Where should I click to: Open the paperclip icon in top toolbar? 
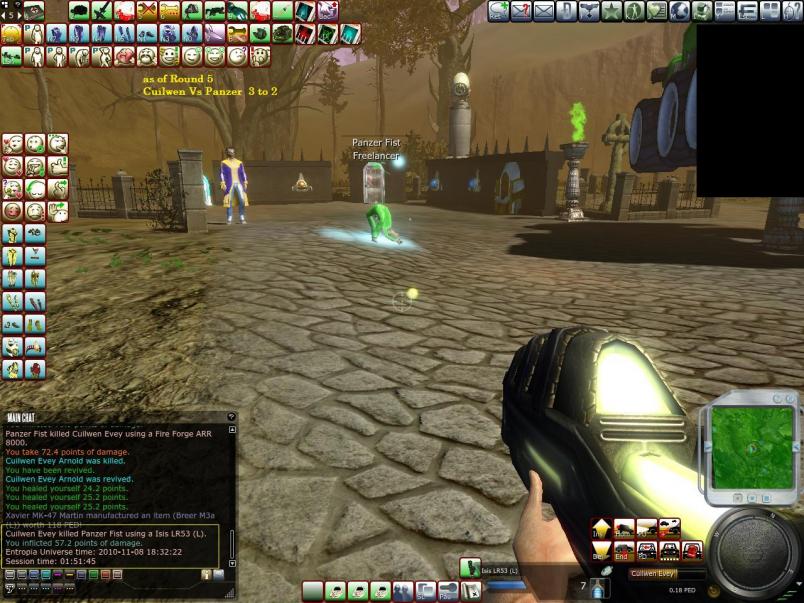click(566, 11)
